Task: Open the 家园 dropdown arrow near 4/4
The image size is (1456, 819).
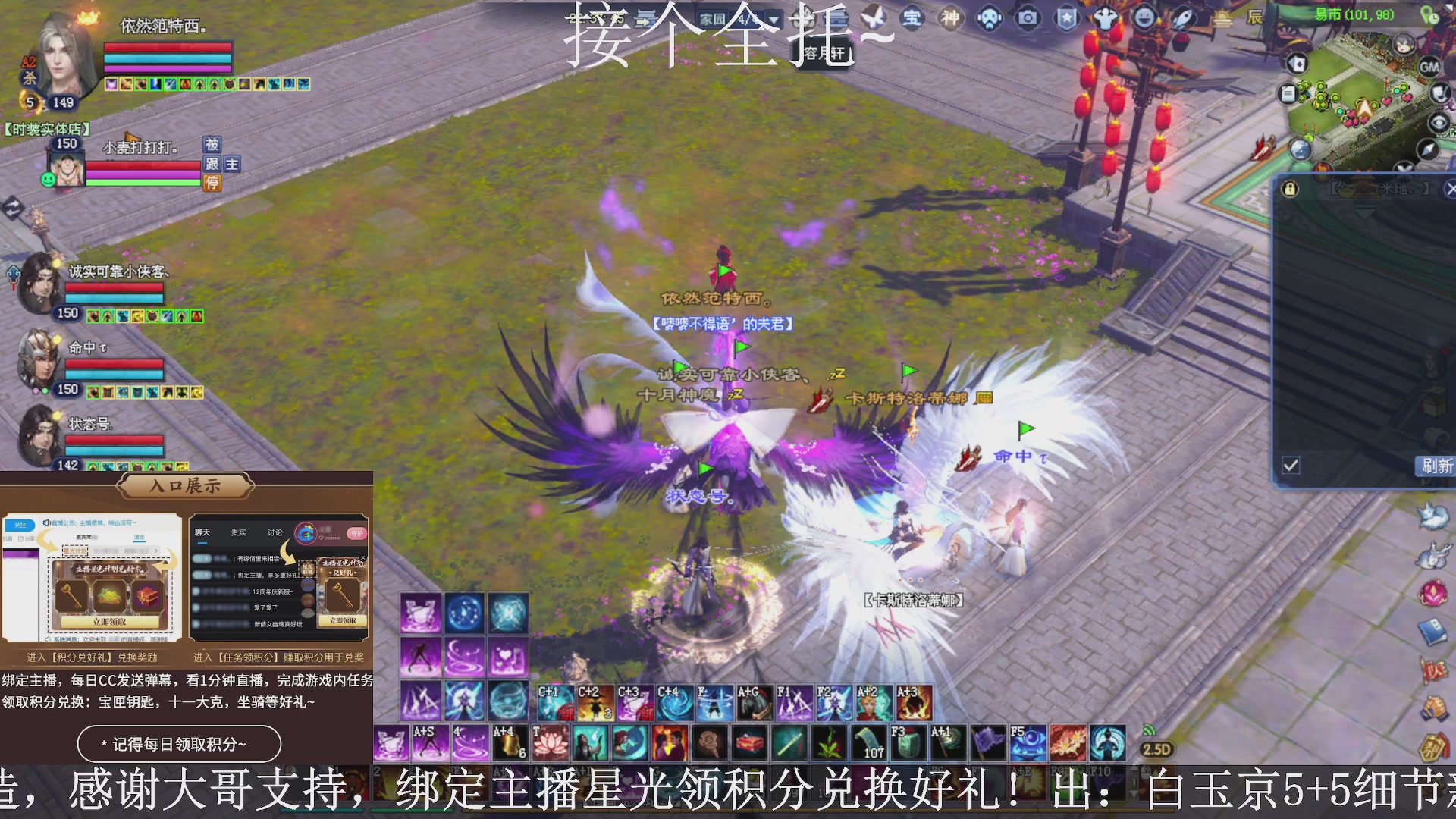Action: pos(773,20)
